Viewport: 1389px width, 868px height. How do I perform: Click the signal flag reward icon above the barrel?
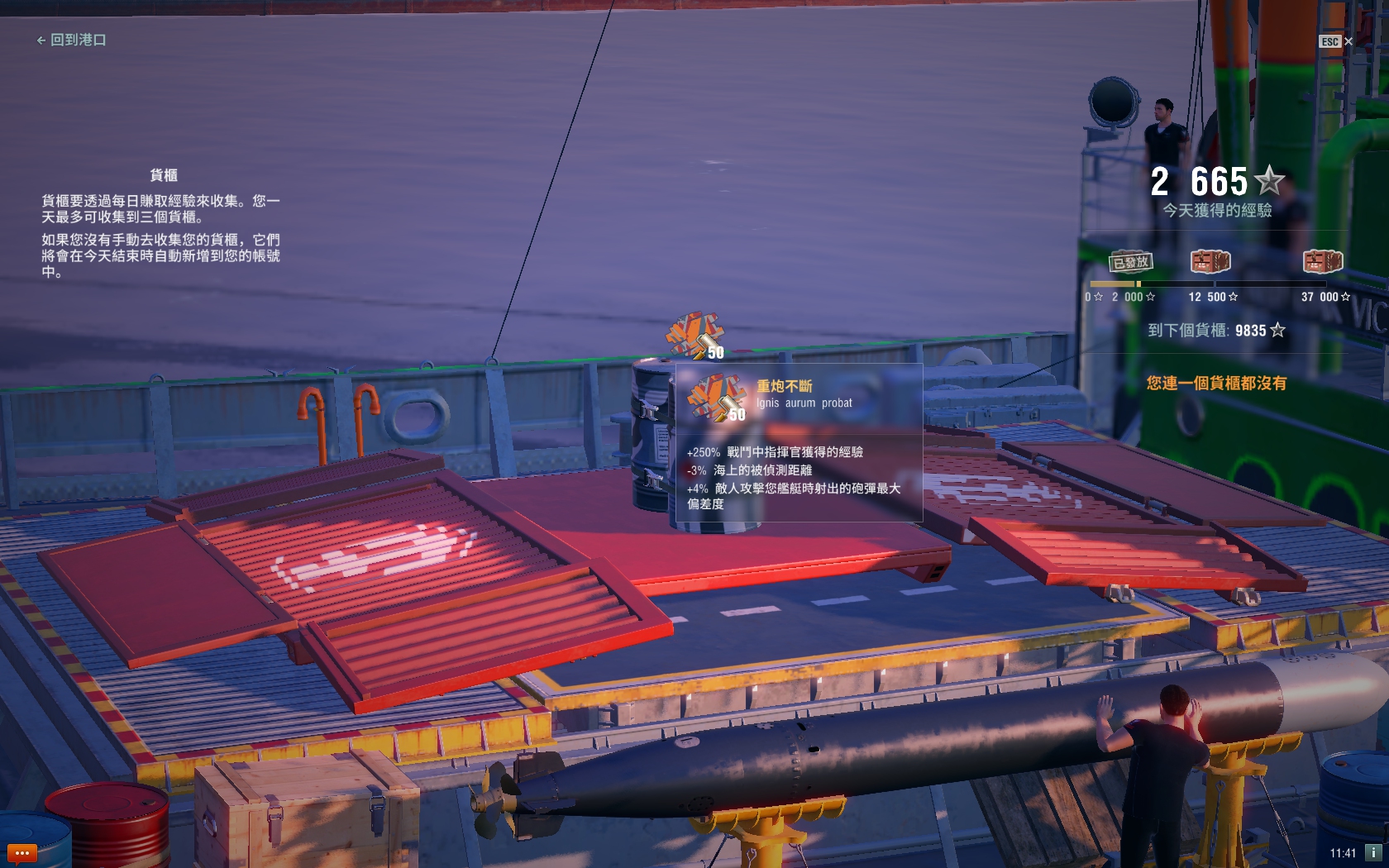(x=696, y=336)
